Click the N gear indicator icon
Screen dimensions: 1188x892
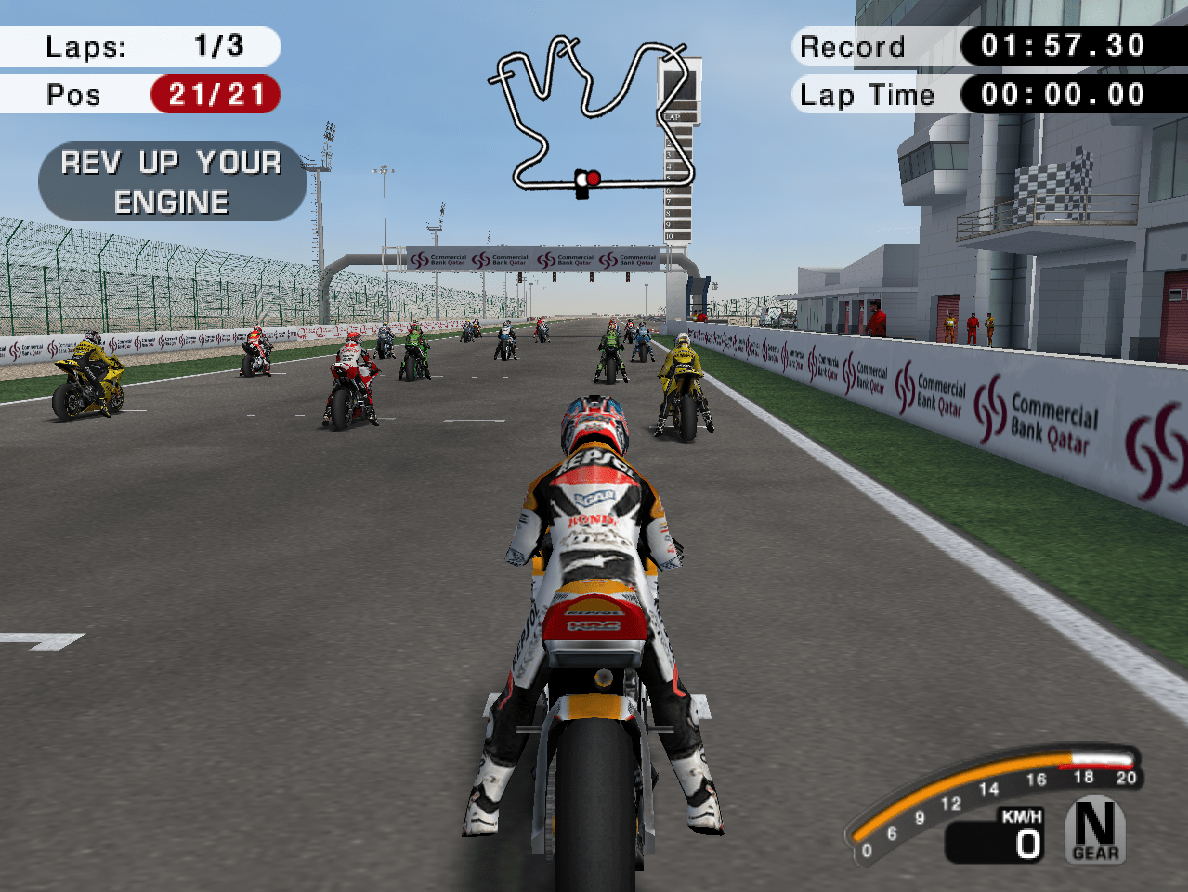pos(1095,829)
